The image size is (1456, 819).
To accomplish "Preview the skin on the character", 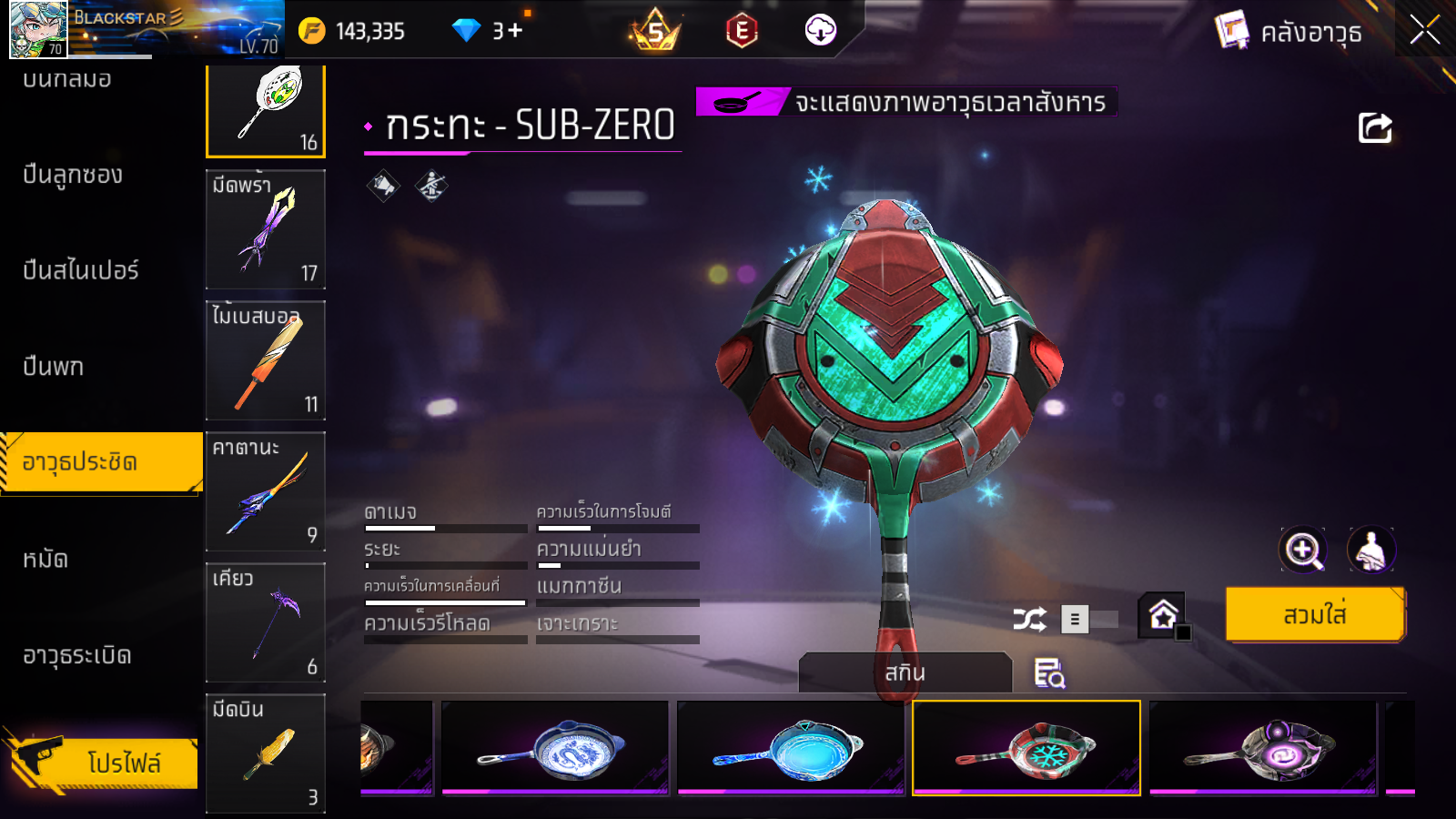I will tap(1370, 550).
